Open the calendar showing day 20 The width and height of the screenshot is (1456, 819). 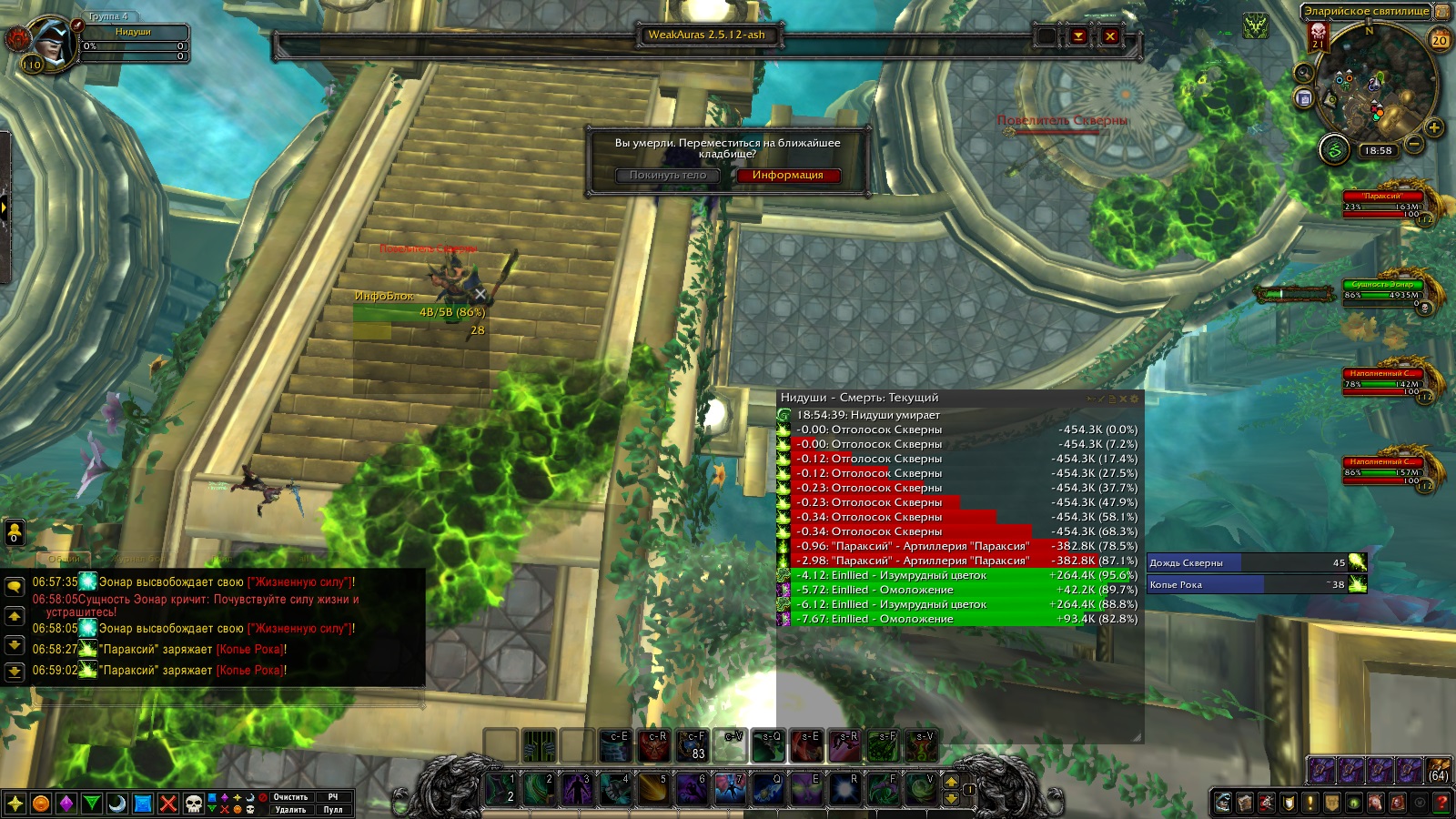[x=1440, y=40]
